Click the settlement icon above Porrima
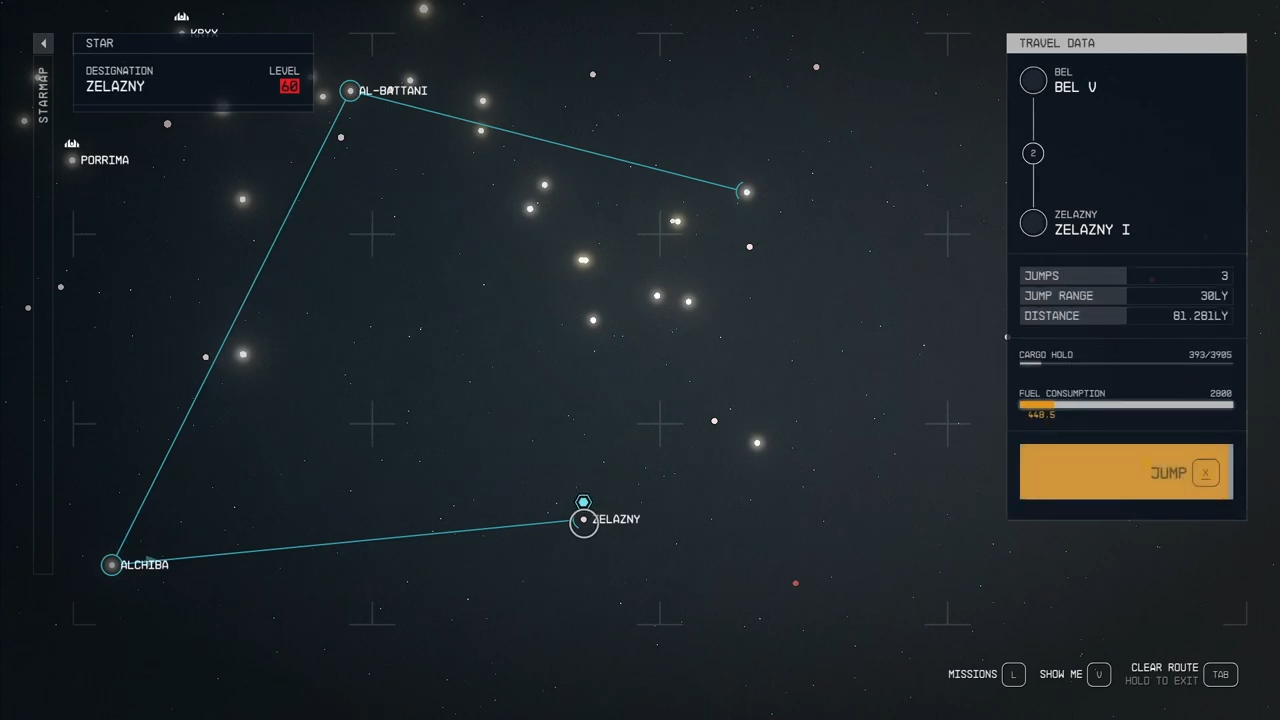Image resolution: width=1280 pixels, height=720 pixels. pyautogui.click(x=71, y=144)
